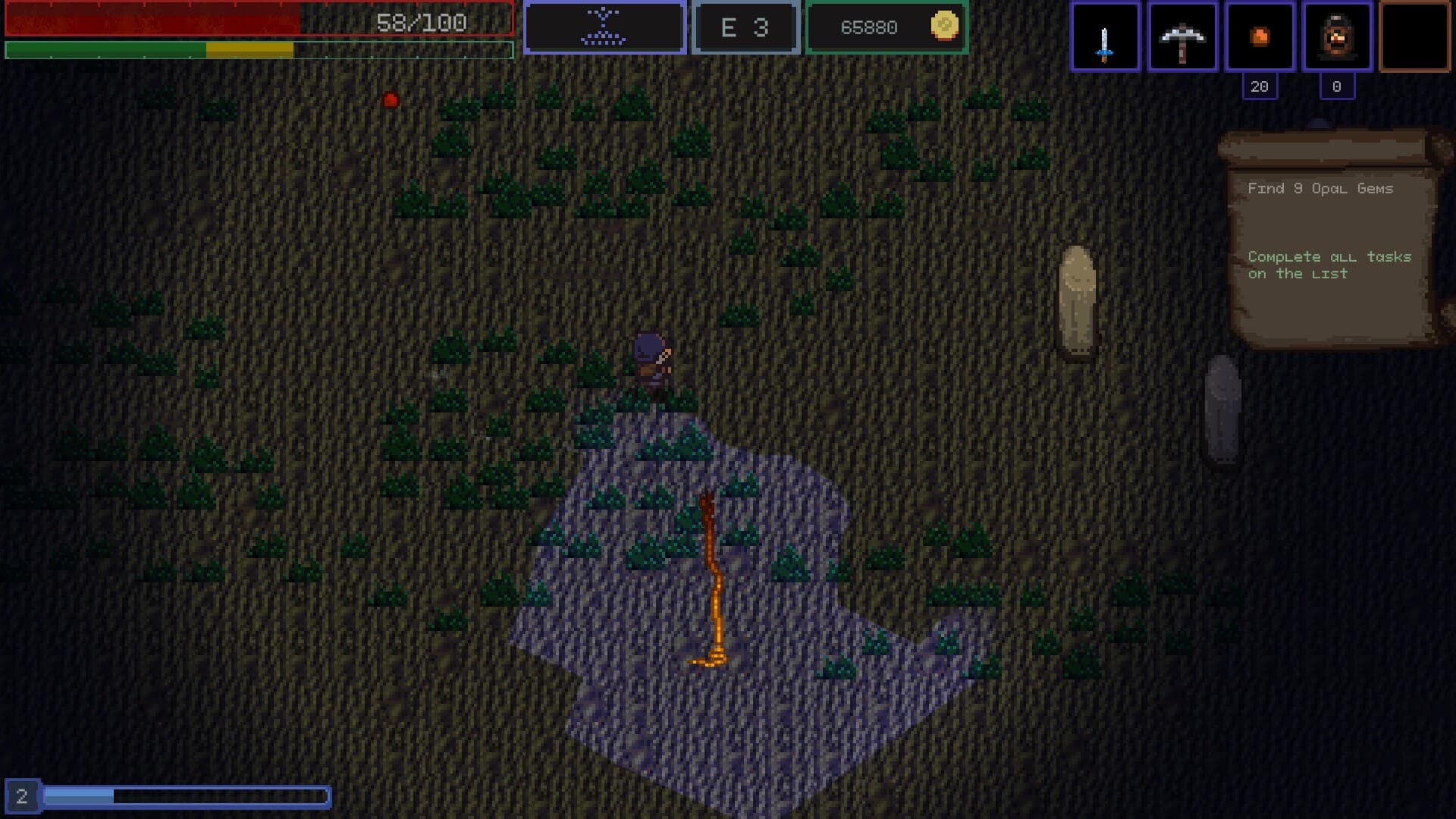The height and width of the screenshot is (819, 1456).
Task: Expand the pickaxe quantity counter badge
Action: point(1260,86)
